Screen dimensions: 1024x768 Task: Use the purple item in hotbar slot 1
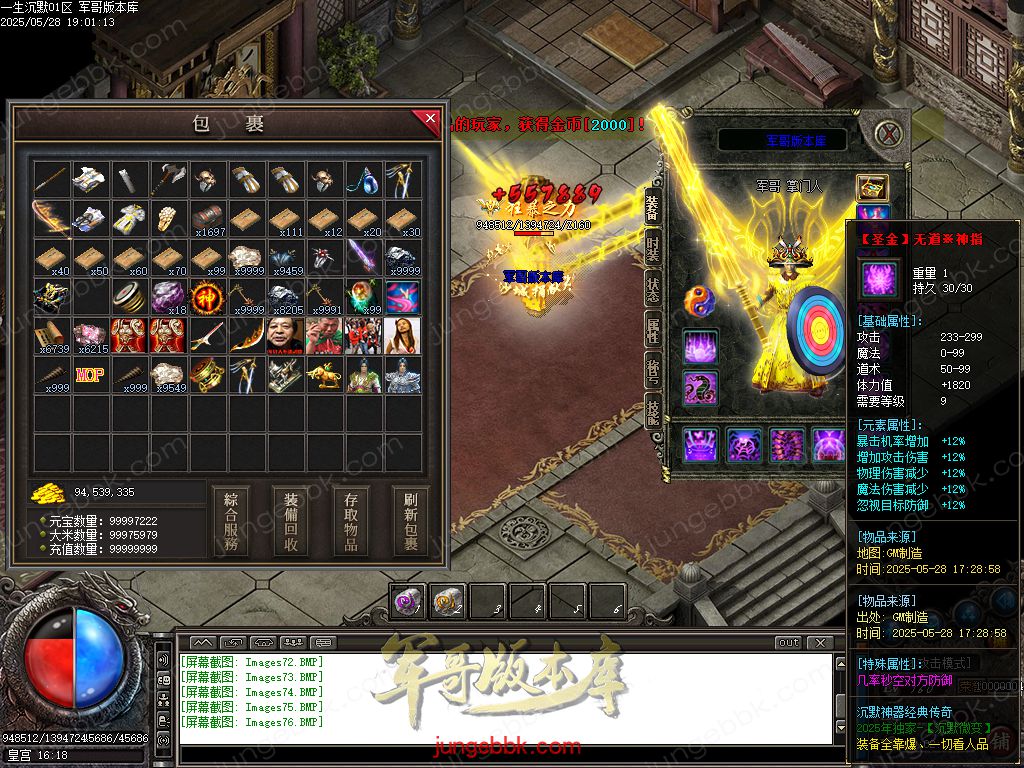pos(406,601)
